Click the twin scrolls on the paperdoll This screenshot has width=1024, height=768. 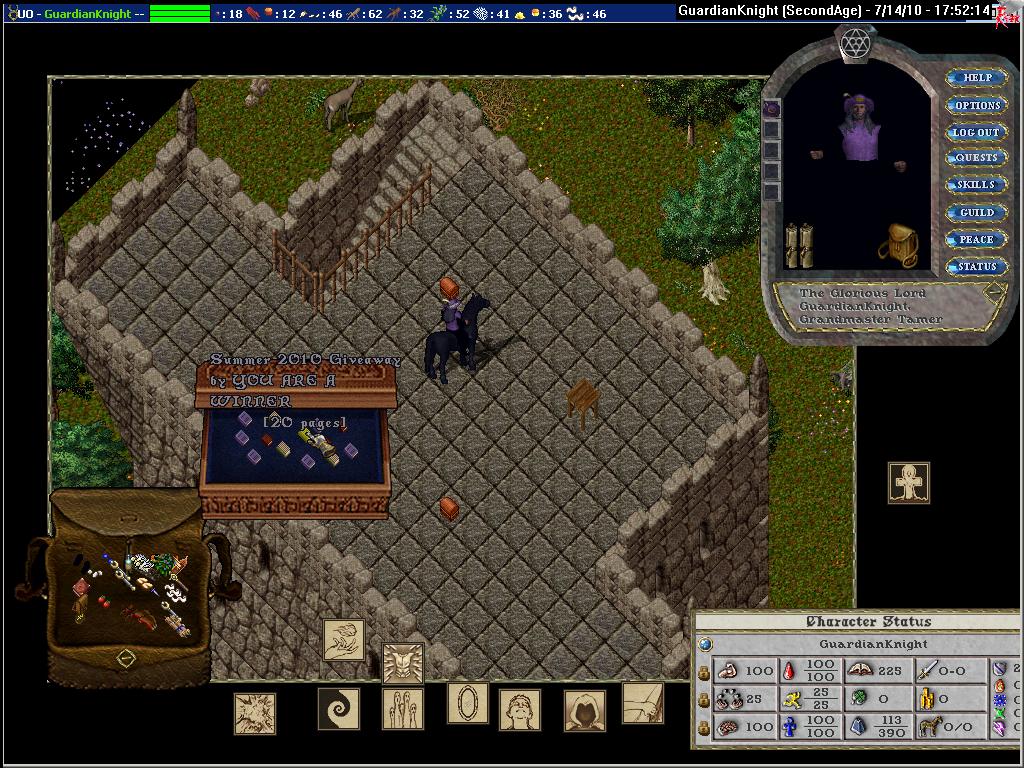[798, 246]
